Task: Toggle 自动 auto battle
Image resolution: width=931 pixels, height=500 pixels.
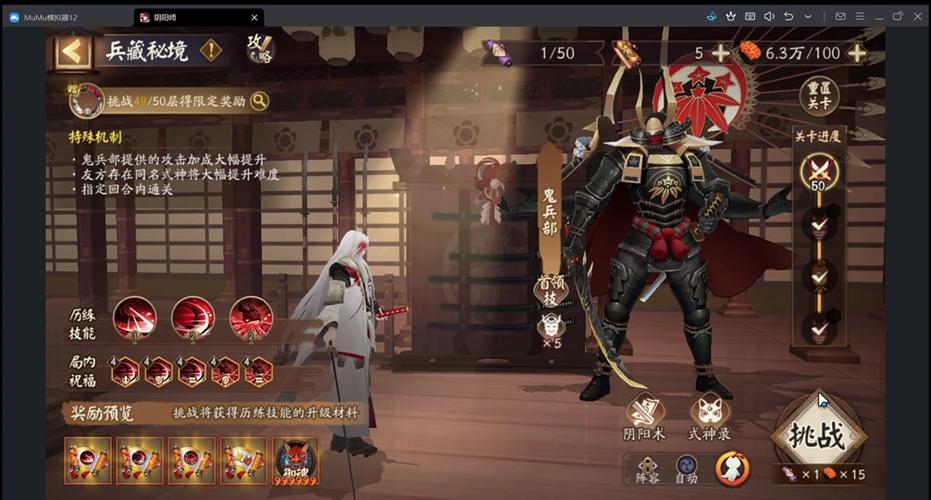Action: 686,467
